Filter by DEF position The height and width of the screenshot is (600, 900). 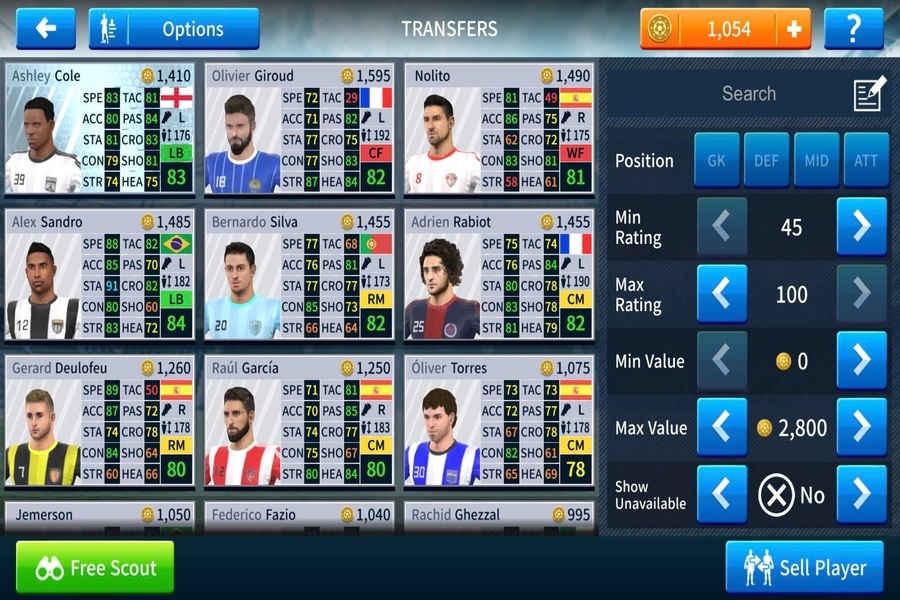pyautogui.click(x=766, y=160)
